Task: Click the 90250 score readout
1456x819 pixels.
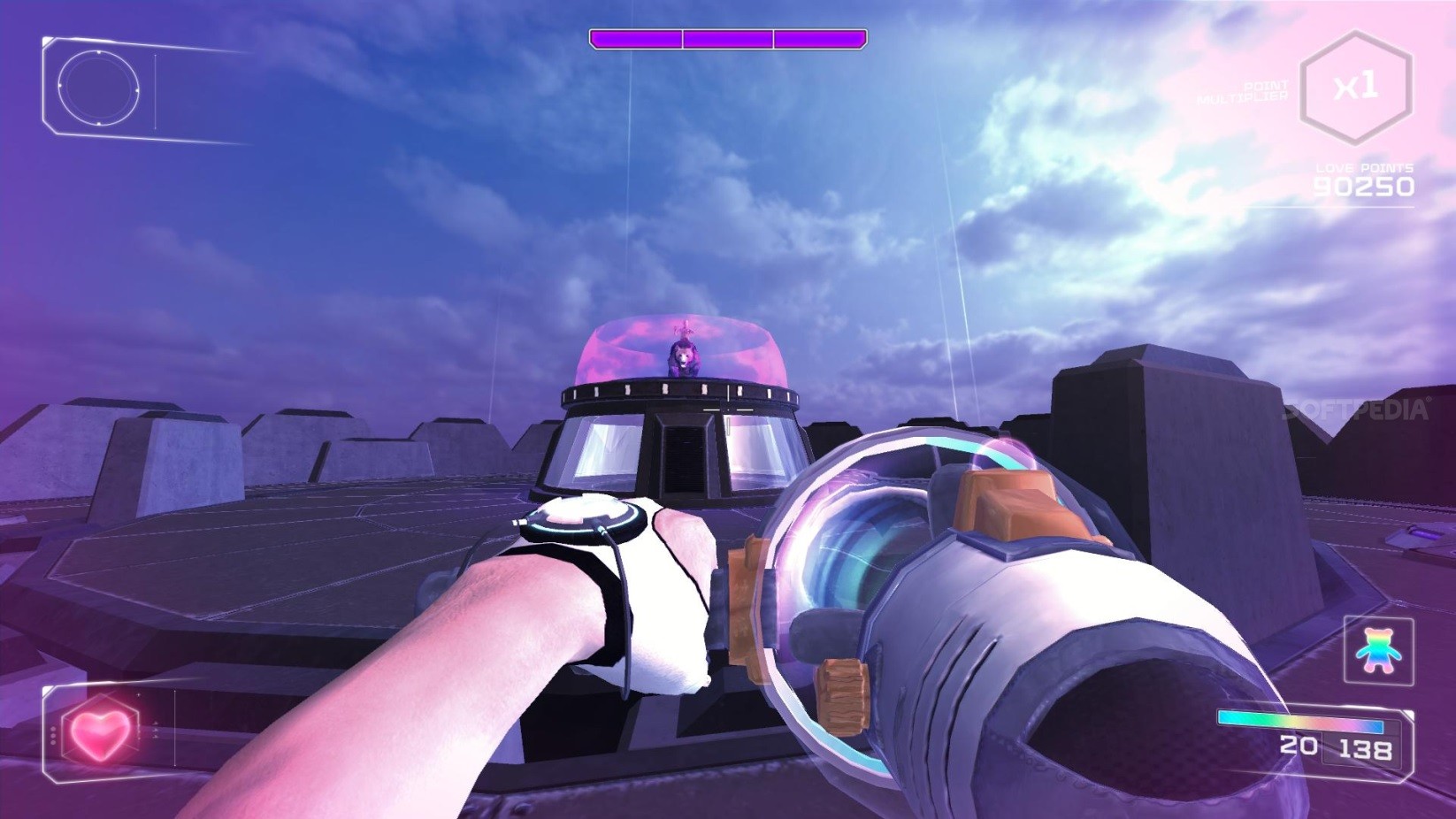Action: (x=1364, y=187)
